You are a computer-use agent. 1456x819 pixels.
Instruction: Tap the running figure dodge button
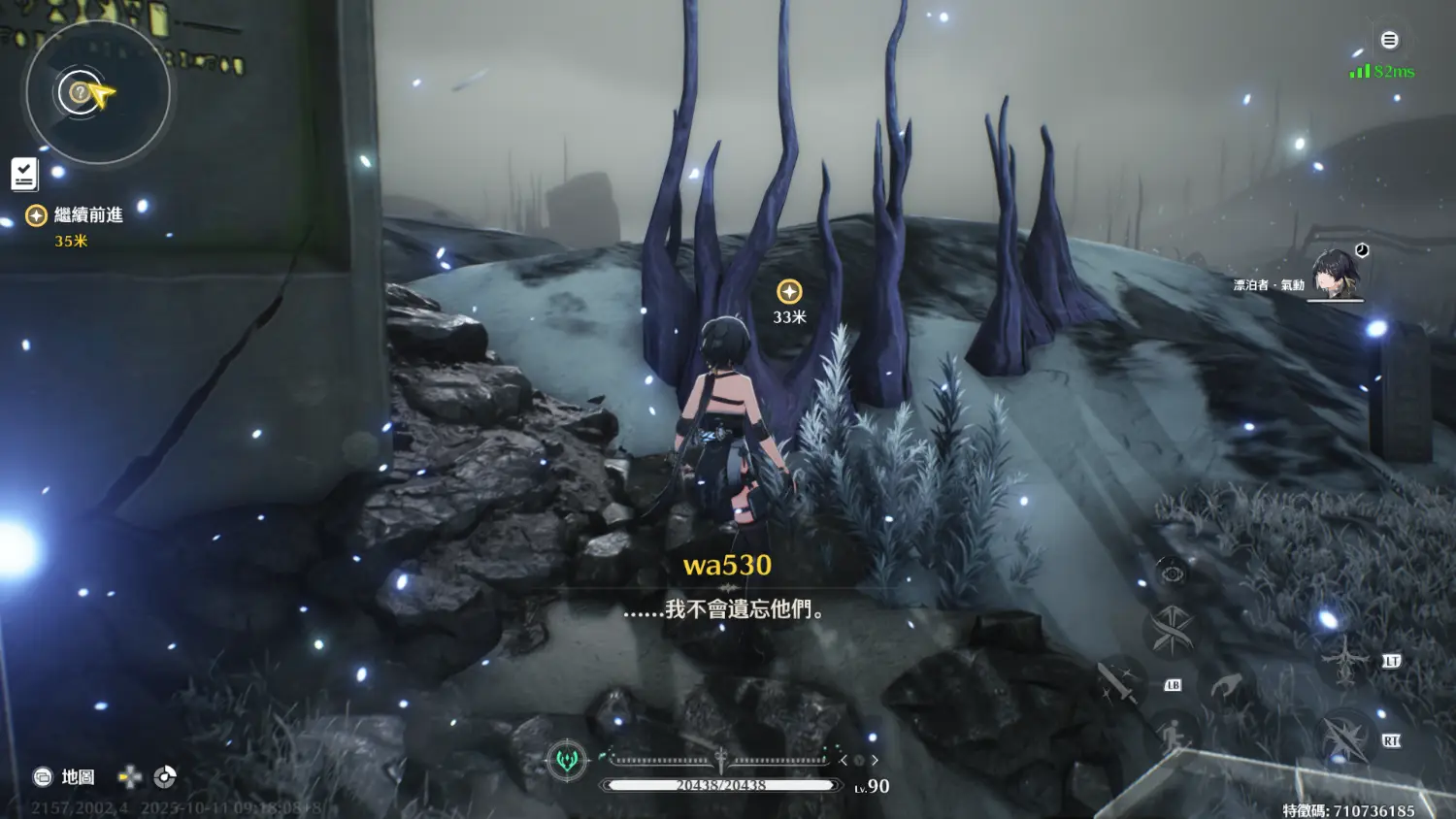[x=1173, y=735]
